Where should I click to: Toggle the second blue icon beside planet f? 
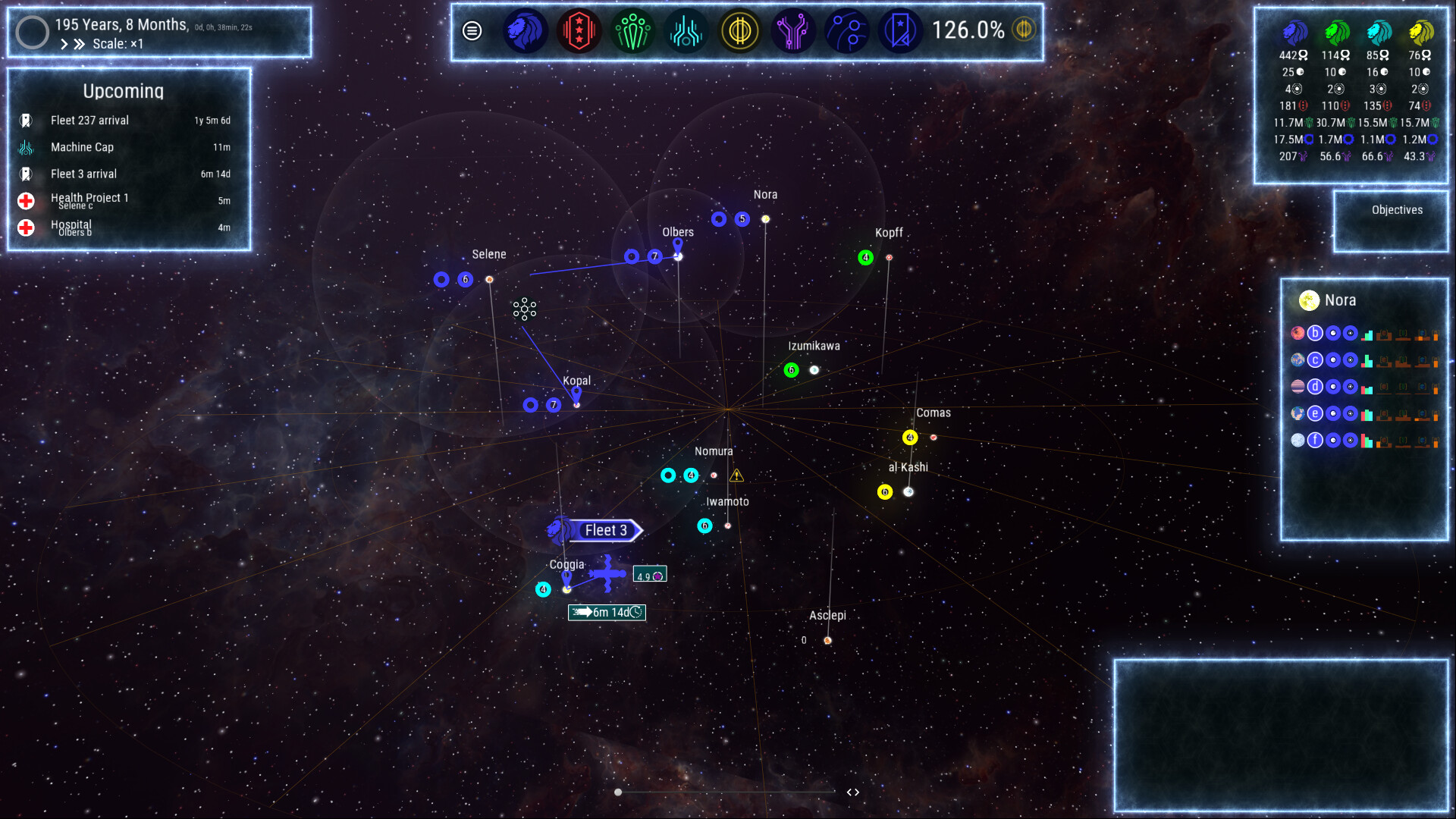[1351, 440]
